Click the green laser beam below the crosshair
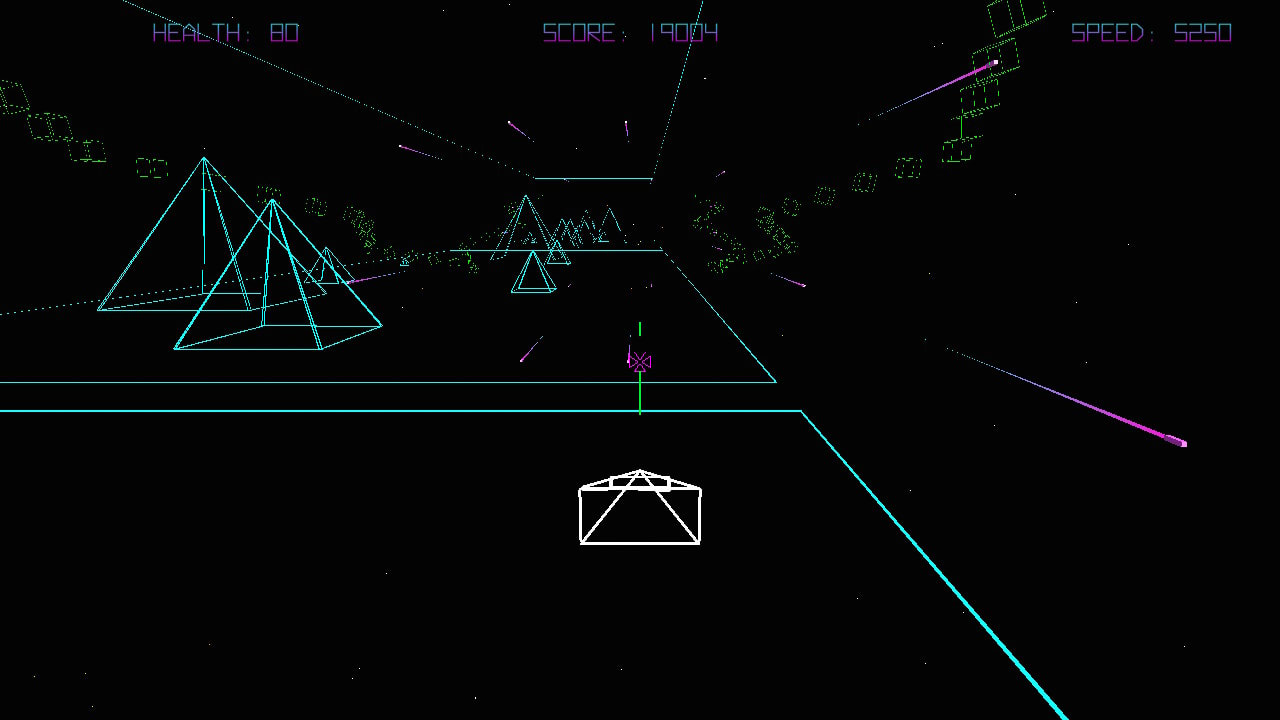The image size is (1280, 720). pos(640,395)
